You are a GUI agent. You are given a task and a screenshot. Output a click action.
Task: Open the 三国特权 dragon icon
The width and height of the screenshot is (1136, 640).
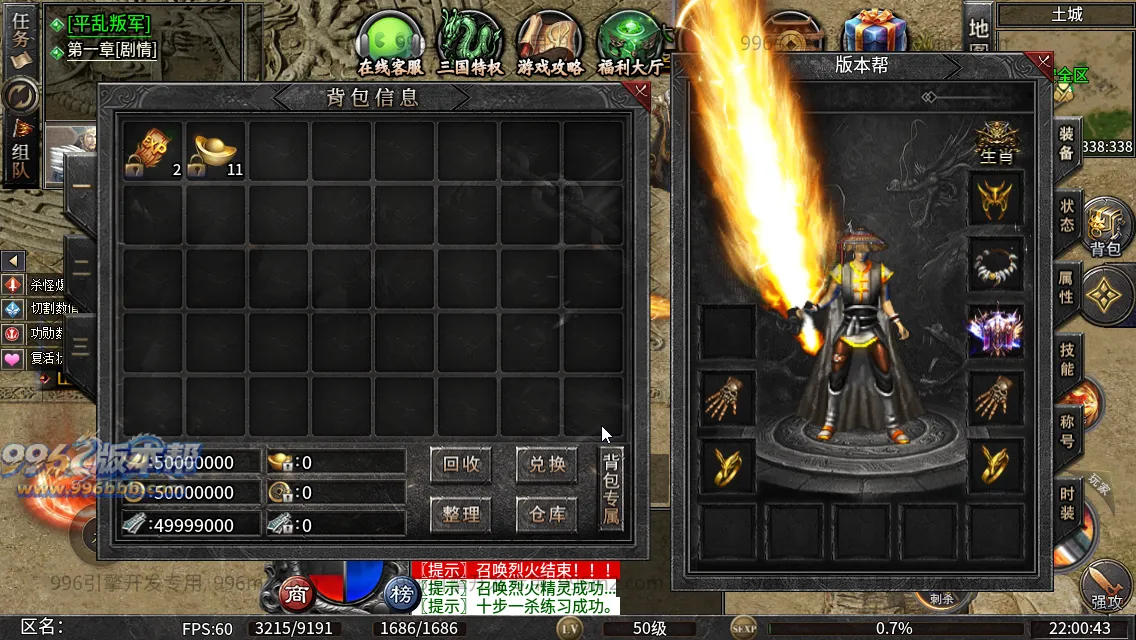click(x=469, y=45)
